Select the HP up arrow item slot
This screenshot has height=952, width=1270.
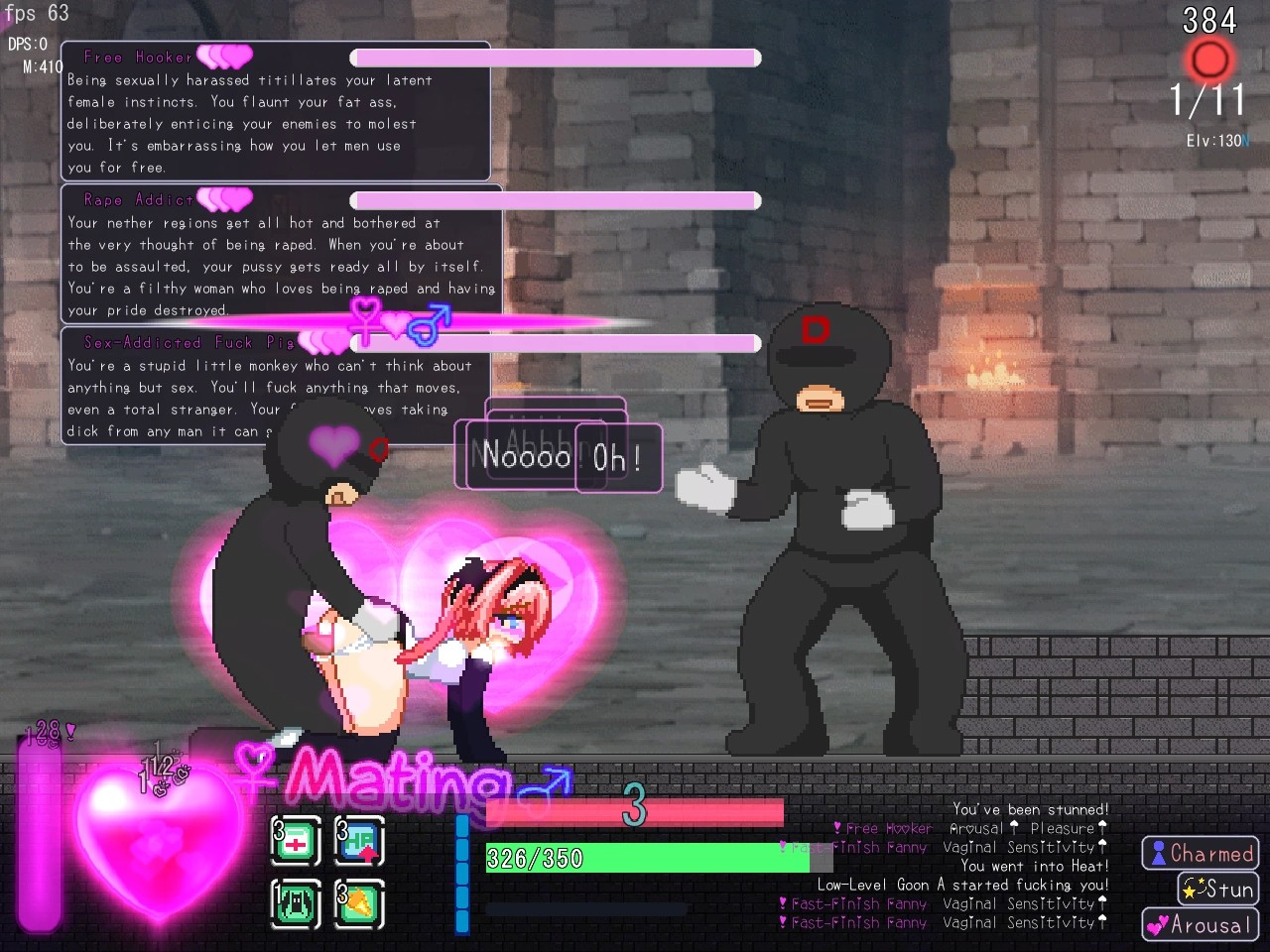(x=359, y=842)
